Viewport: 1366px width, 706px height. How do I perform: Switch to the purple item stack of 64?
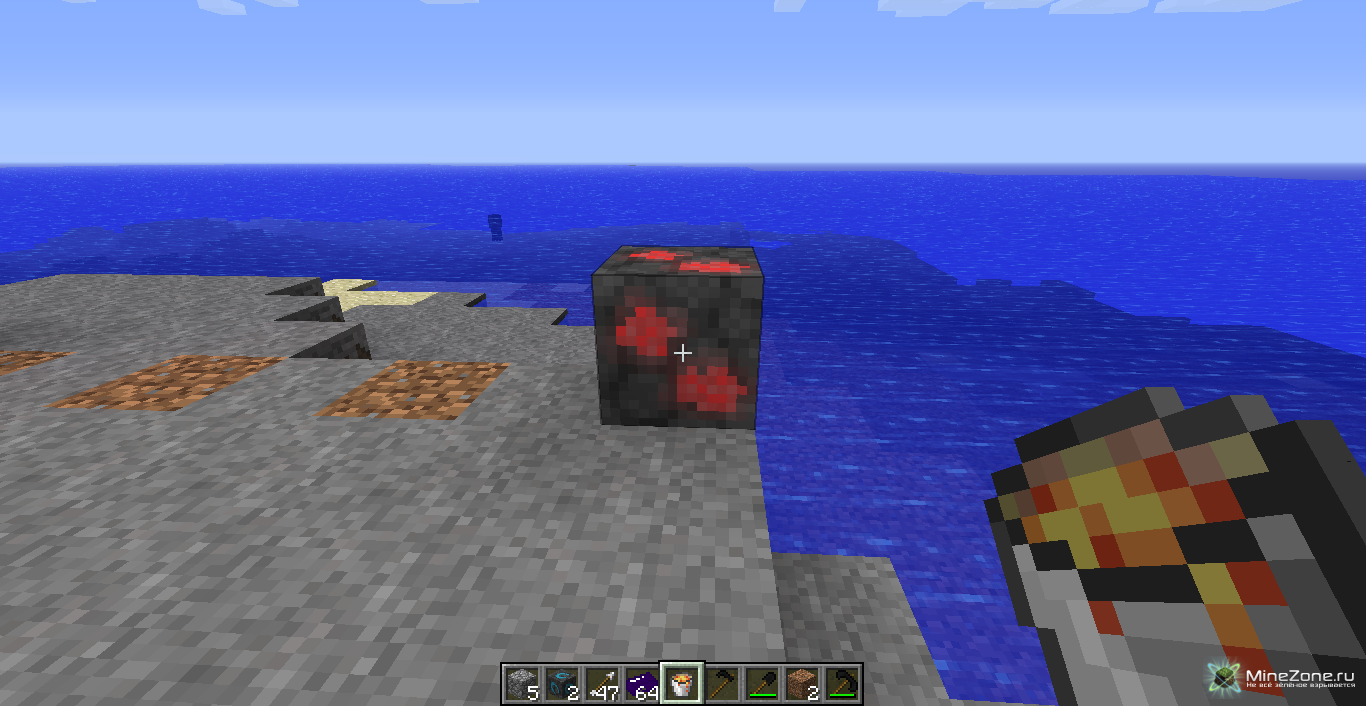tap(642, 684)
